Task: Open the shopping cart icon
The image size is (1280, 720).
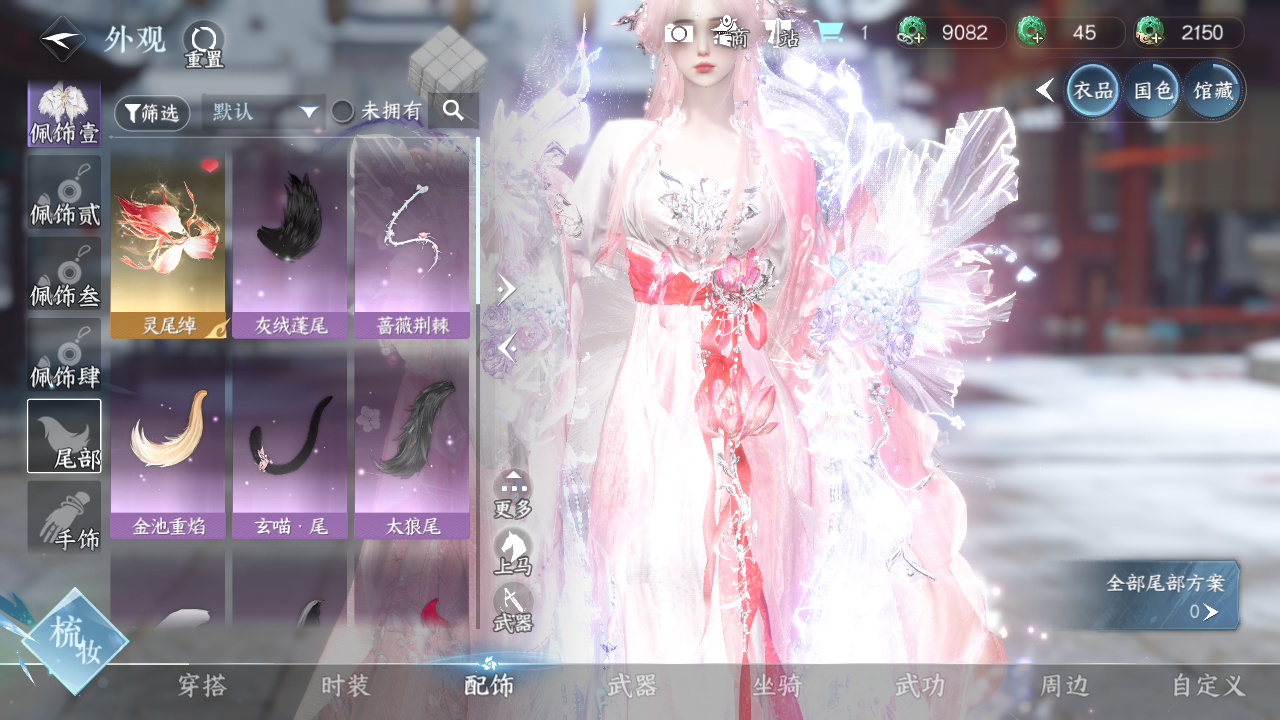Action: (x=828, y=33)
